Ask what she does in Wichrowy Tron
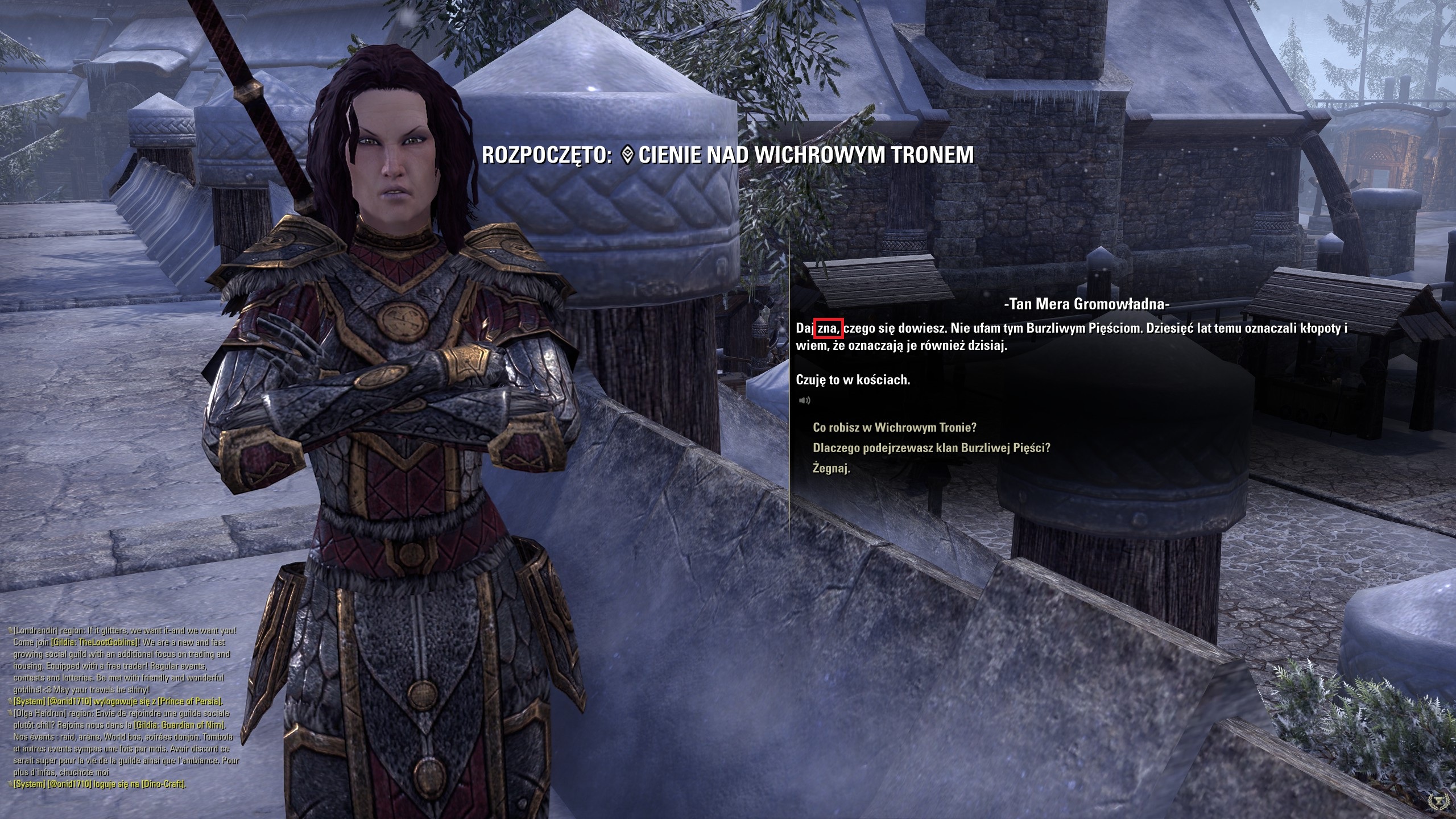 pyautogui.click(x=894, y=427)
